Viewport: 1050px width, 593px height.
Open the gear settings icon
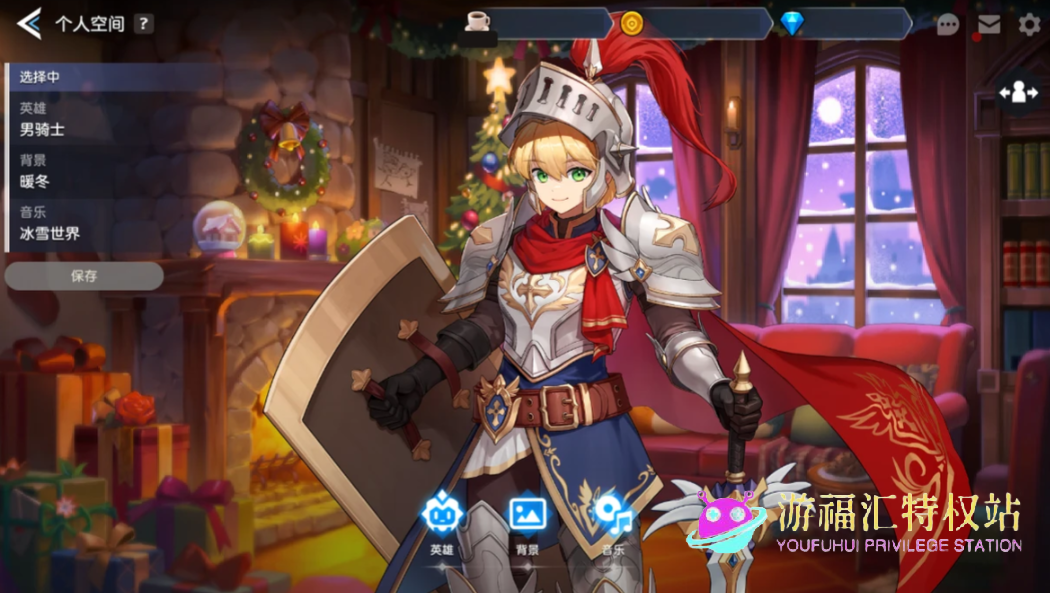[x=1029, y=25]
